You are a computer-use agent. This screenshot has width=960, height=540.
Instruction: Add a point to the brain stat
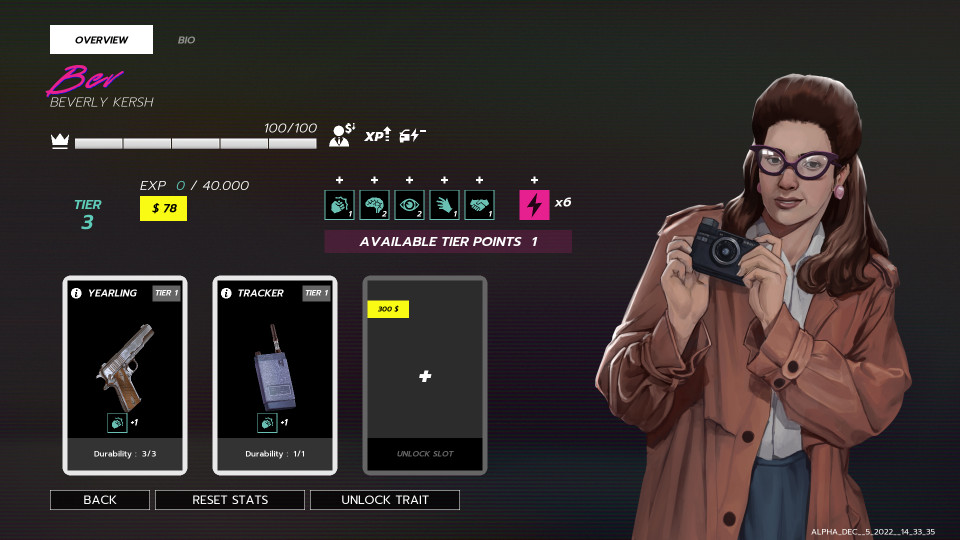tap(375, 180)
